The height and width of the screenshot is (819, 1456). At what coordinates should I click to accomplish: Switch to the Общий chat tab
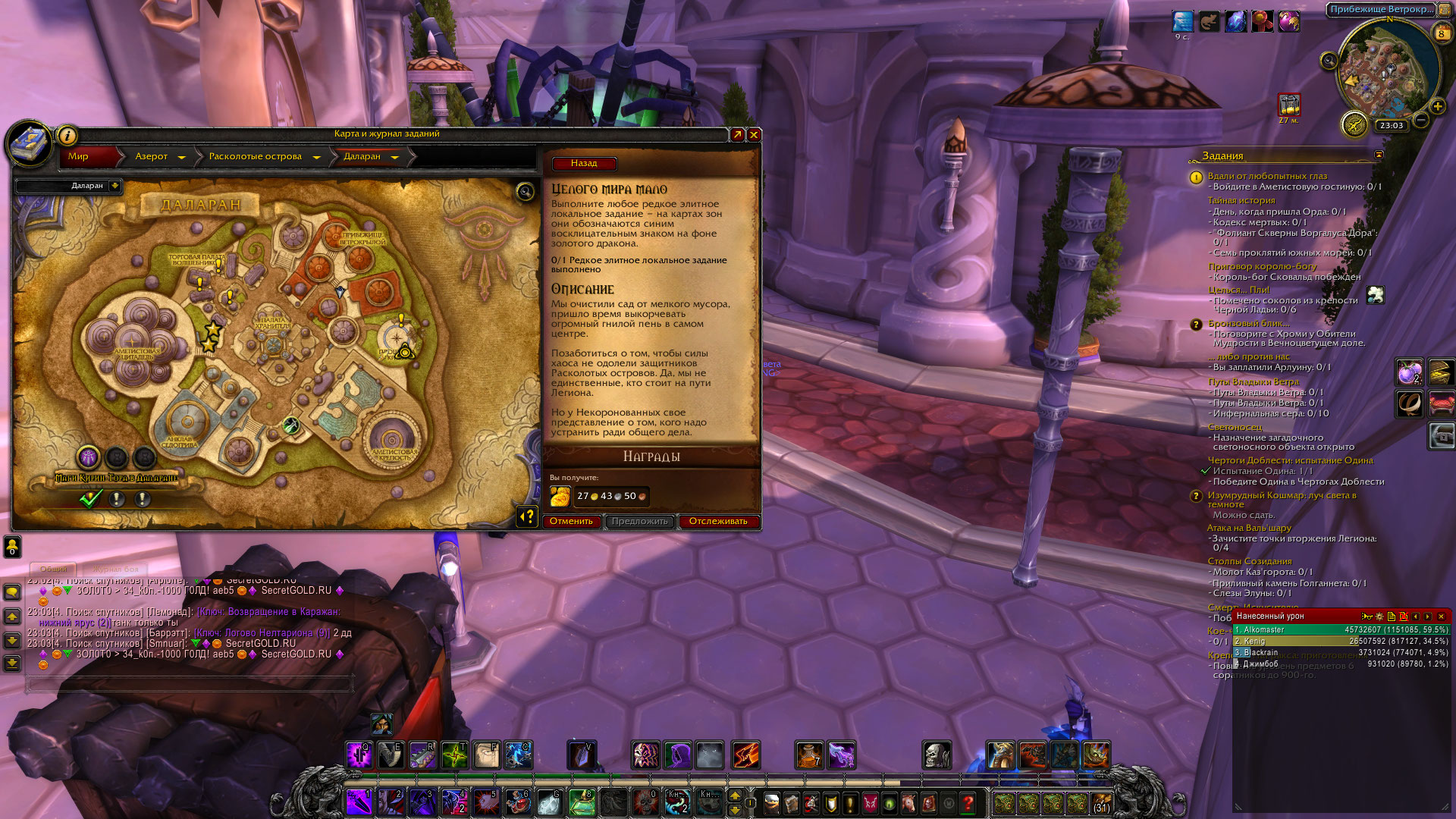click(53, 568)
